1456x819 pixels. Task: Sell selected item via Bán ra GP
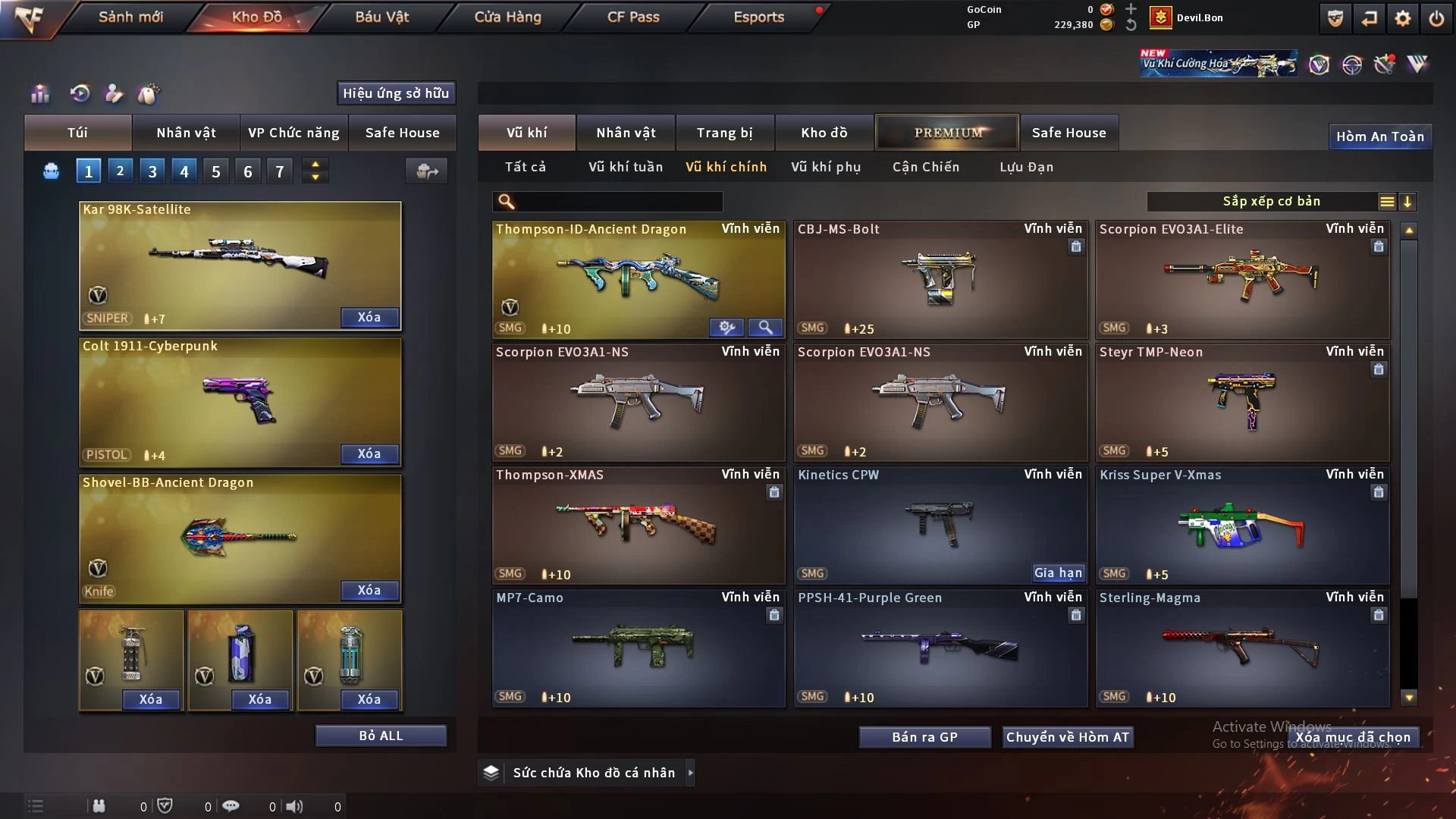[x=924, y=737]
